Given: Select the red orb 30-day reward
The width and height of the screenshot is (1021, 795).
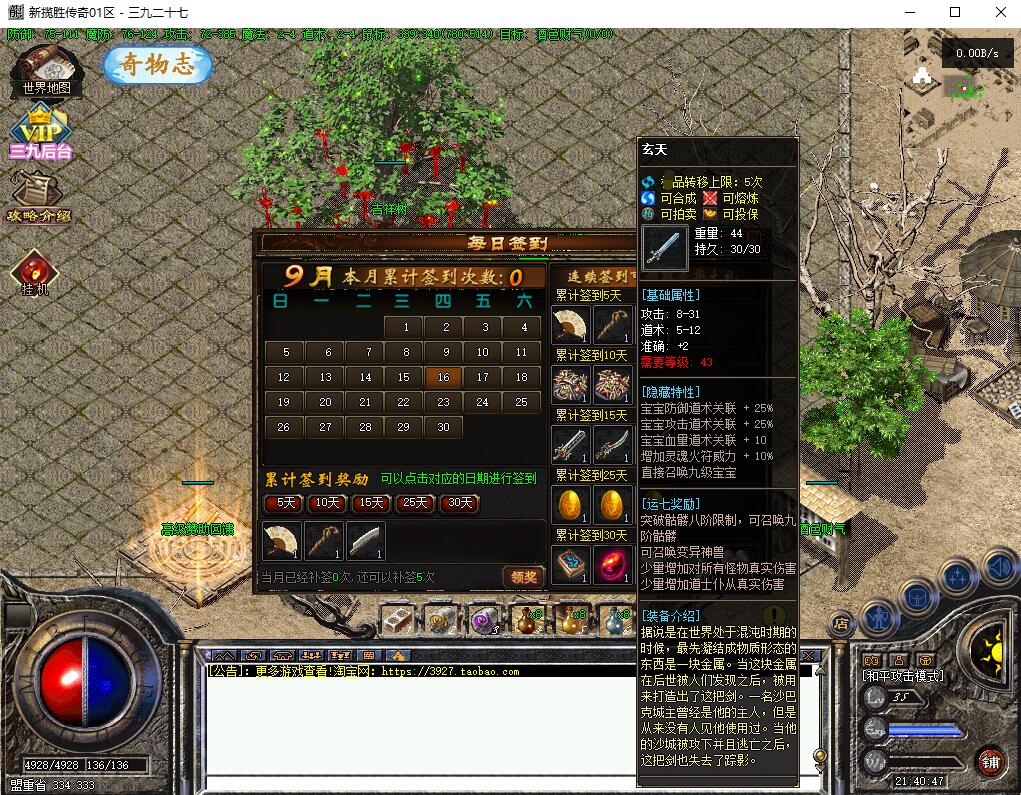Looking at the screenshot, I should click(612, 563).
